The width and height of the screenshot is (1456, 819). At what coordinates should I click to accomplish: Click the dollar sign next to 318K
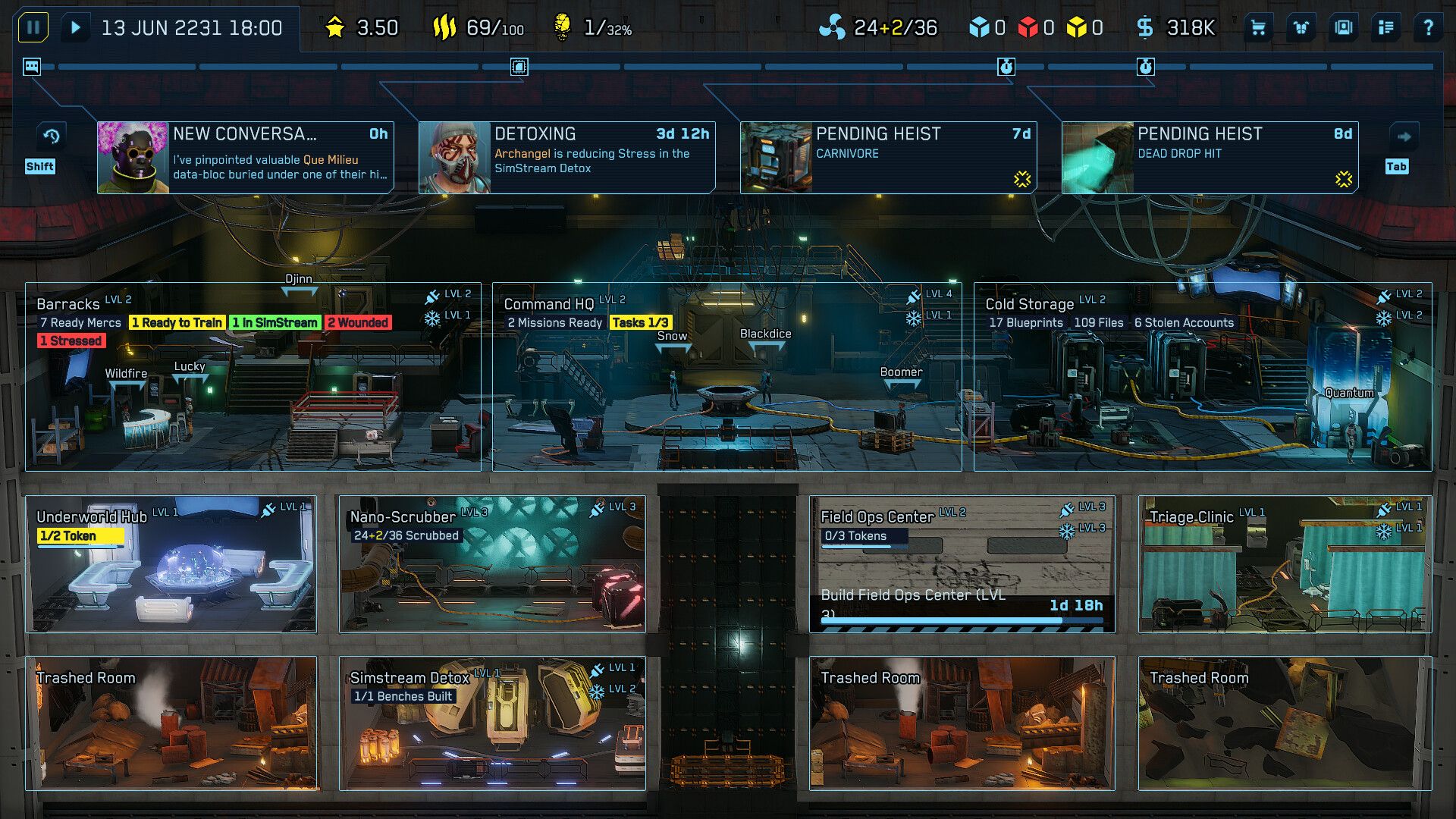click(x=1145, y=27)
